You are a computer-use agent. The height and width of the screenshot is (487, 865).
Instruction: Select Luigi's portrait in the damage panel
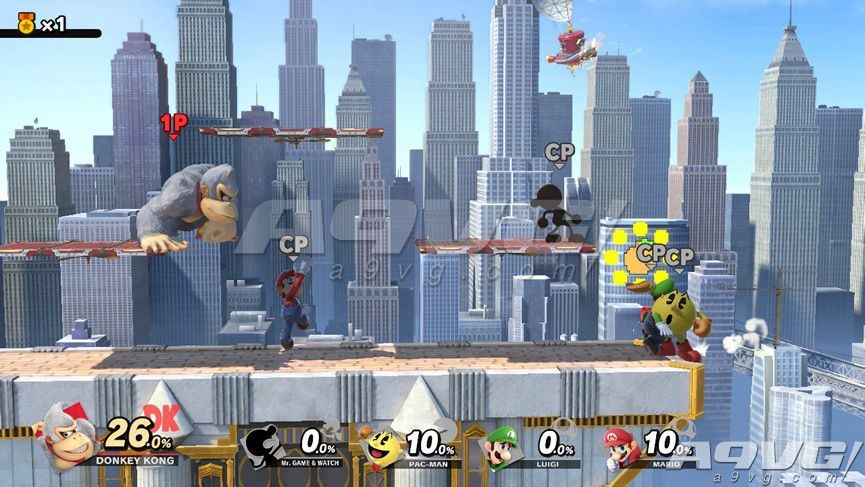[501, 447]
